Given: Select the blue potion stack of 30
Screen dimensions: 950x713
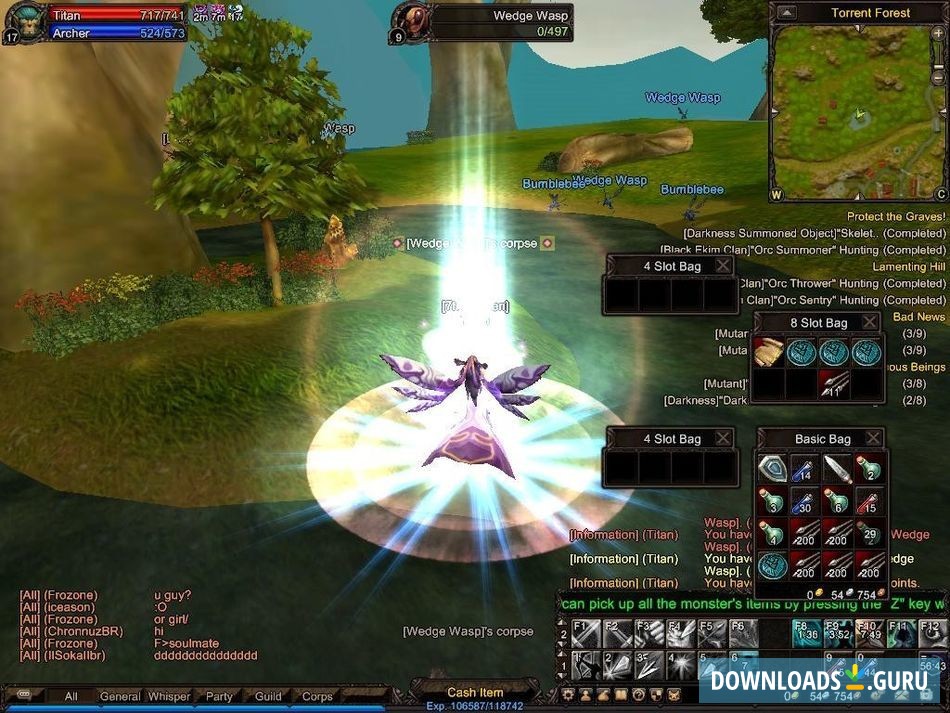Looking at the screenshot, I should (804, 500).
